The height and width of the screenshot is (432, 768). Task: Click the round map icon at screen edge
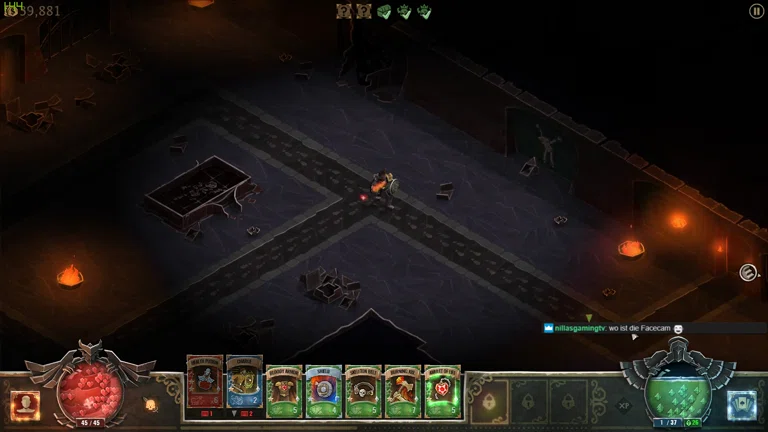pos(747,272)
